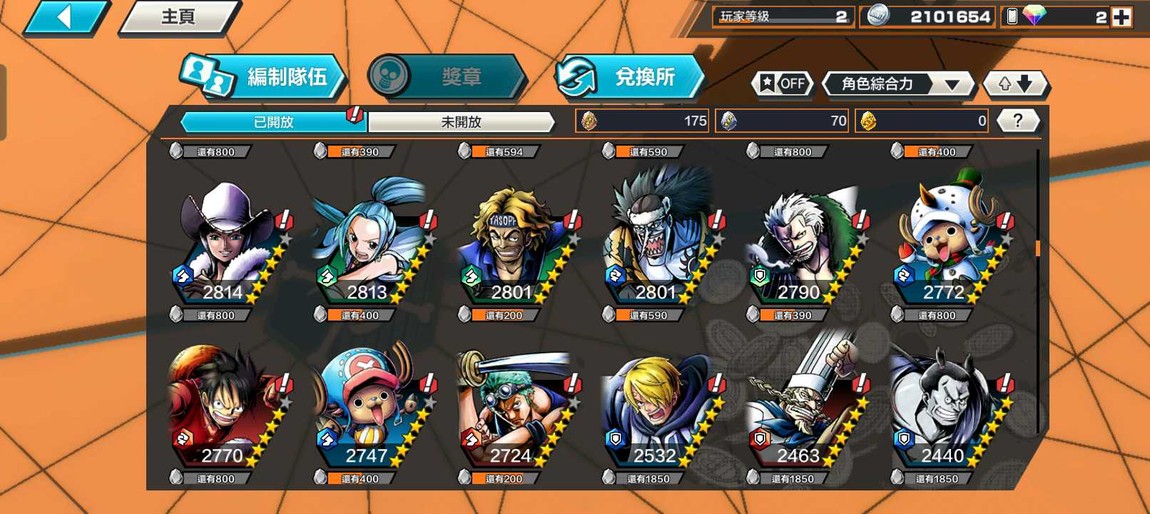Show the 未開放 locked characters tab
Screen dimensions: 1150x514
pos(461,122)
